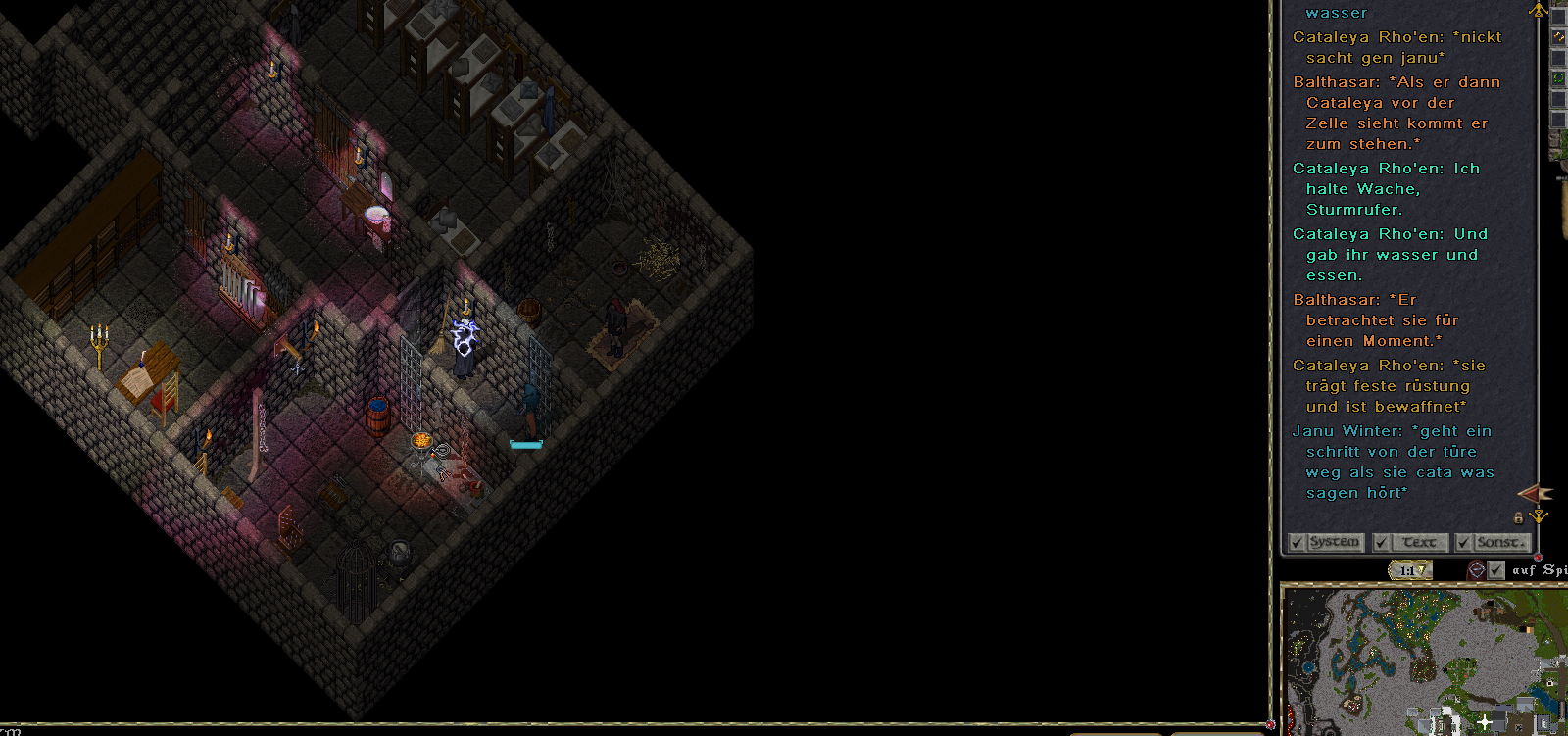
Task: Toggle the 'auf Spi...' map checkbox
Action: (x=1496, y=569)
